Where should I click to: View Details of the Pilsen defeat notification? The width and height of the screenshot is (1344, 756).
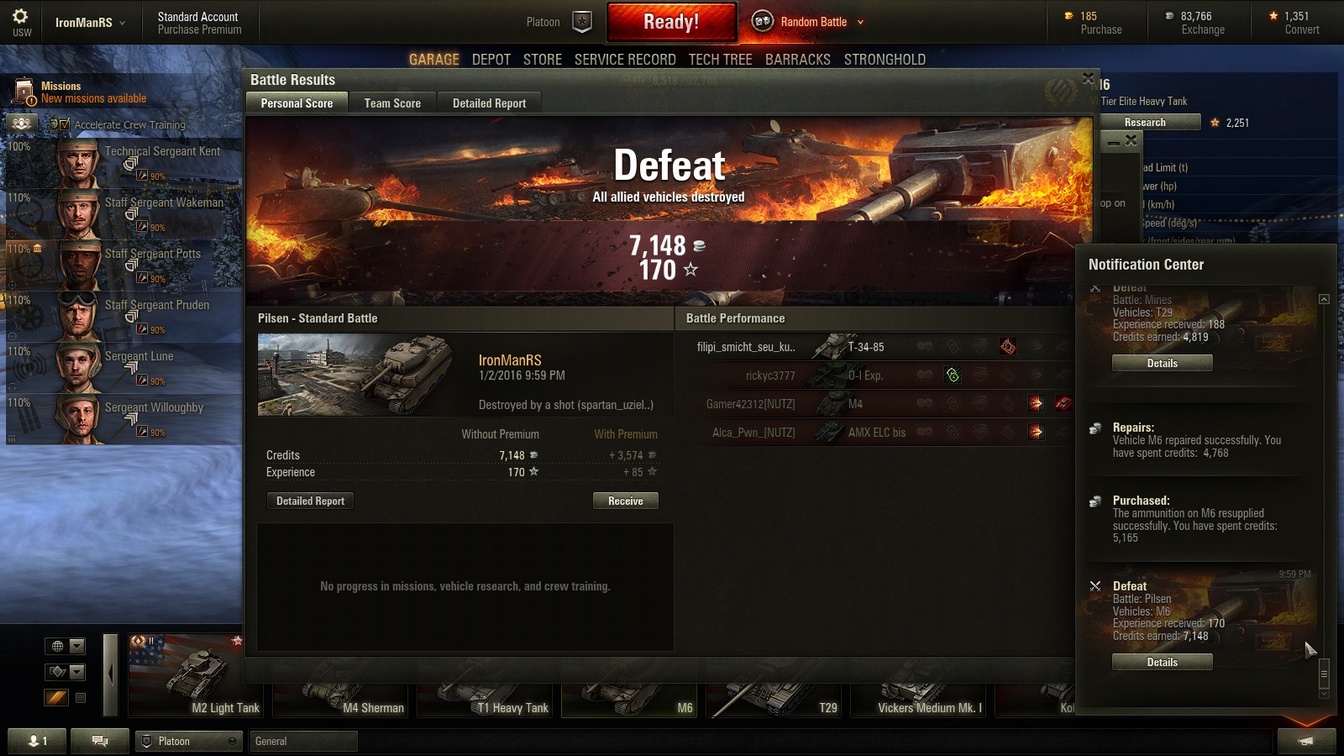(x=1162, y=662)
